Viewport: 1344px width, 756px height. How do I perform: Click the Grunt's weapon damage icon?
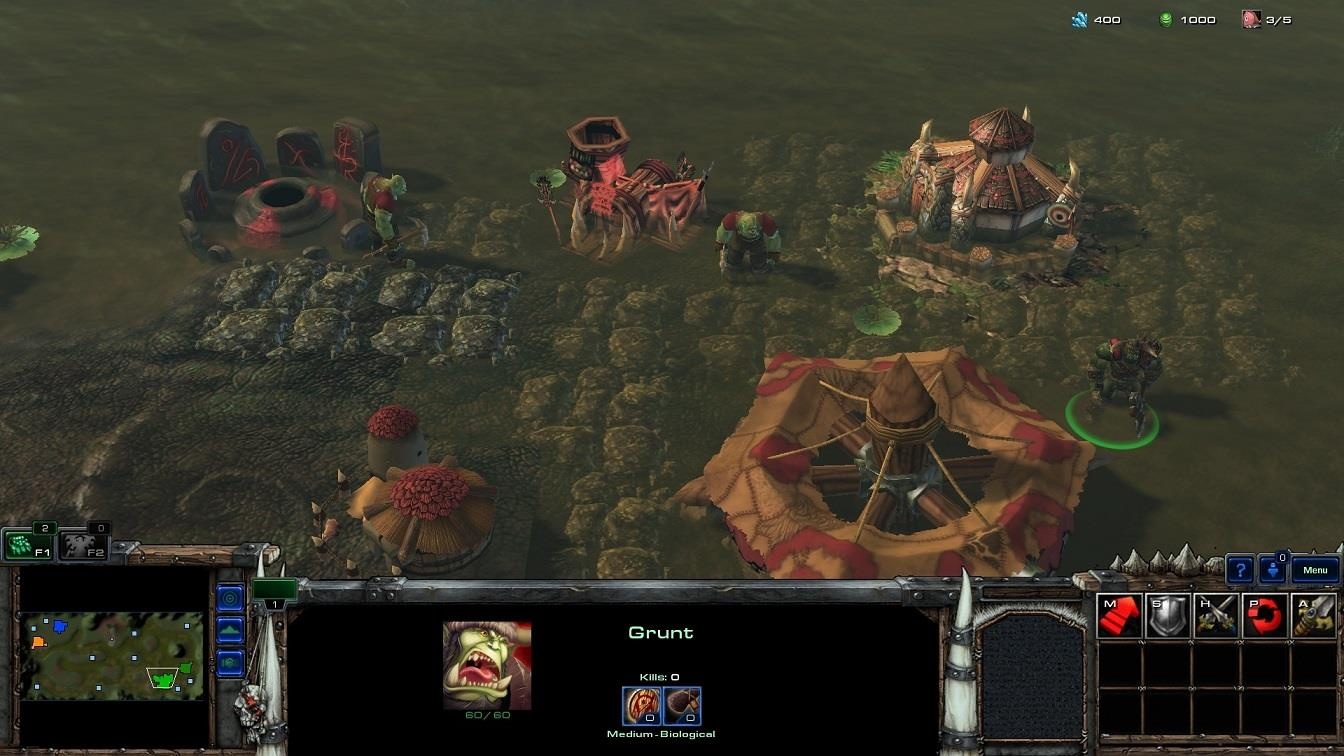tap(640, 703)
